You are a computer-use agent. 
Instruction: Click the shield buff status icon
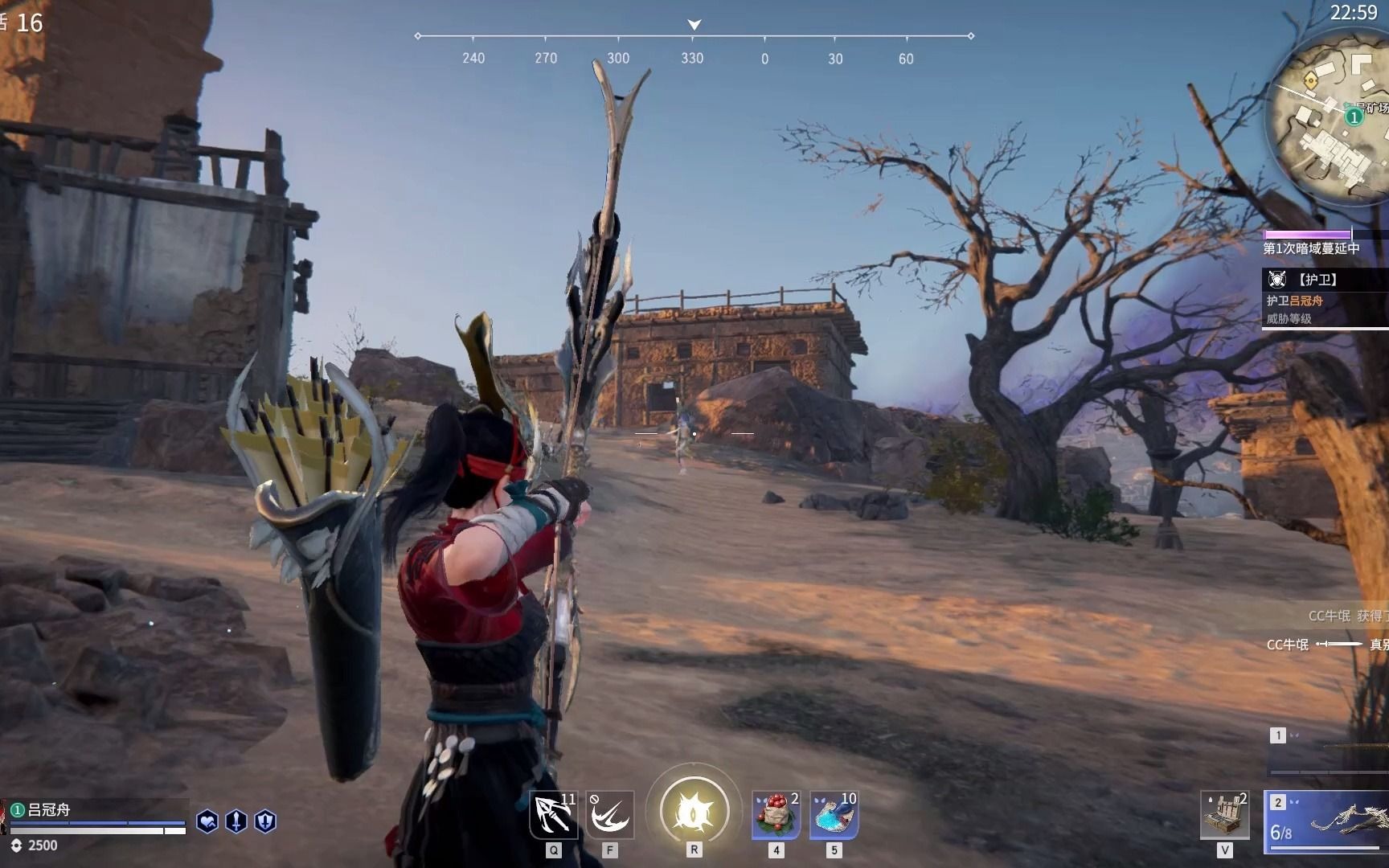click(x=265, y=821)
